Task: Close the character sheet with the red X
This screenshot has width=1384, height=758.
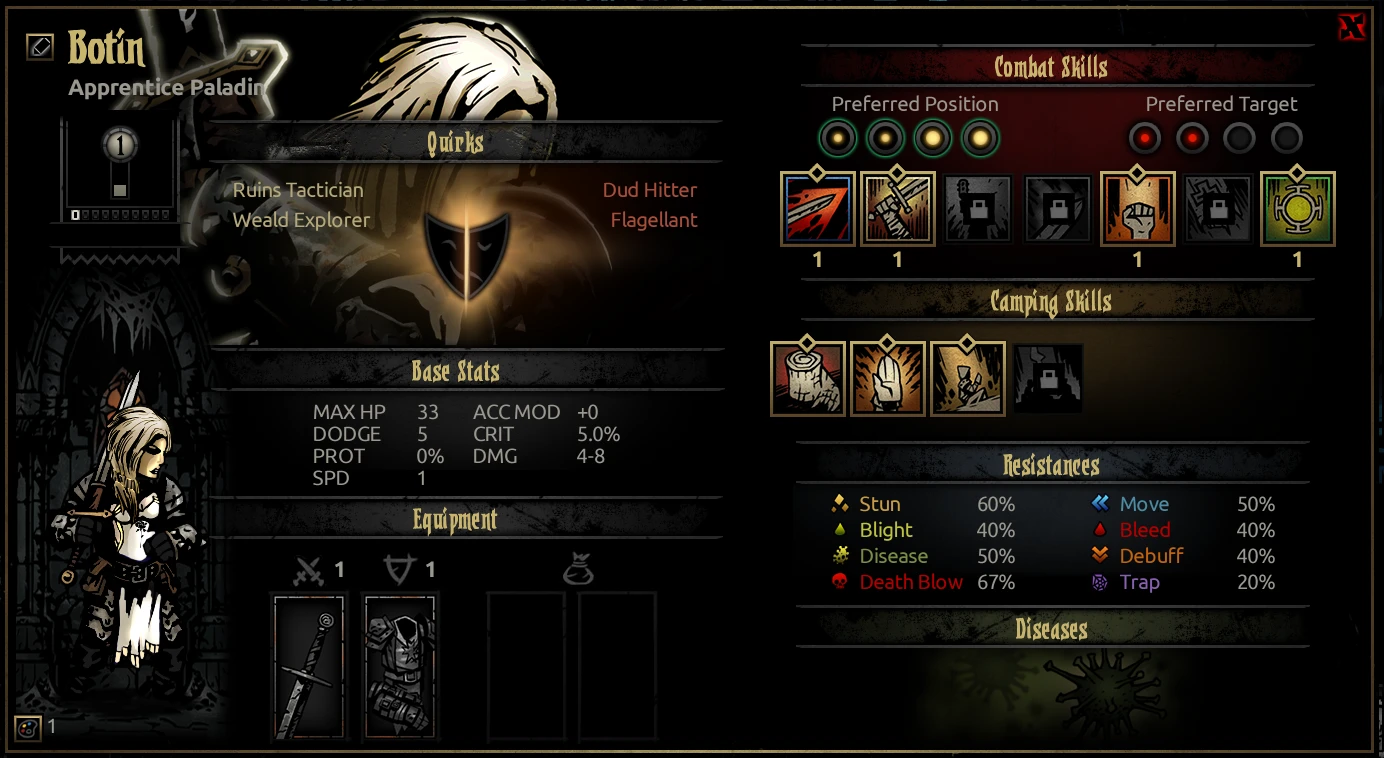Action: point(1351,28)
